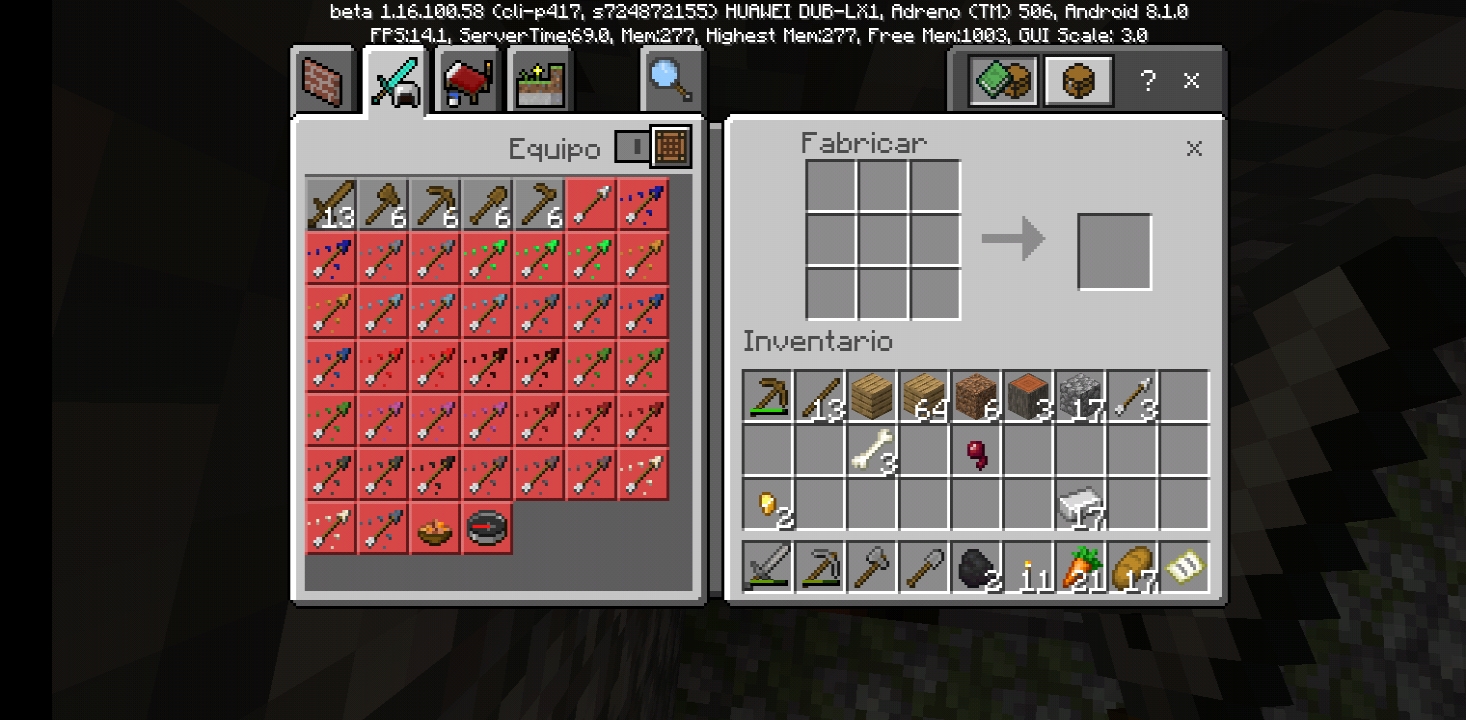The height and width of the screenshot is (720, 1466).
Task: Choose the wooden axe recipe
Action: pos(384,205)
